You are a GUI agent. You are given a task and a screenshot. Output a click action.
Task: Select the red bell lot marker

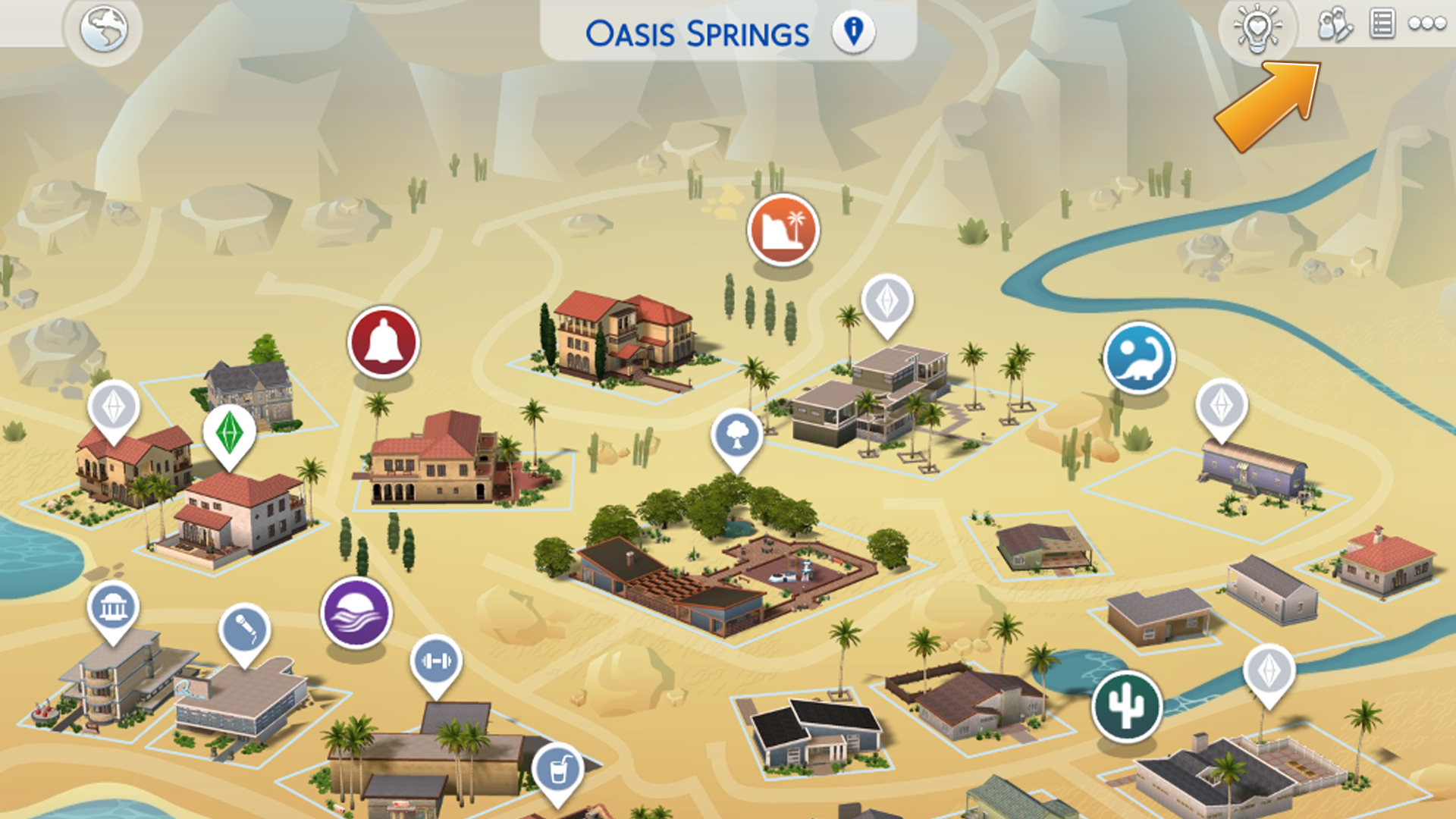383,343
